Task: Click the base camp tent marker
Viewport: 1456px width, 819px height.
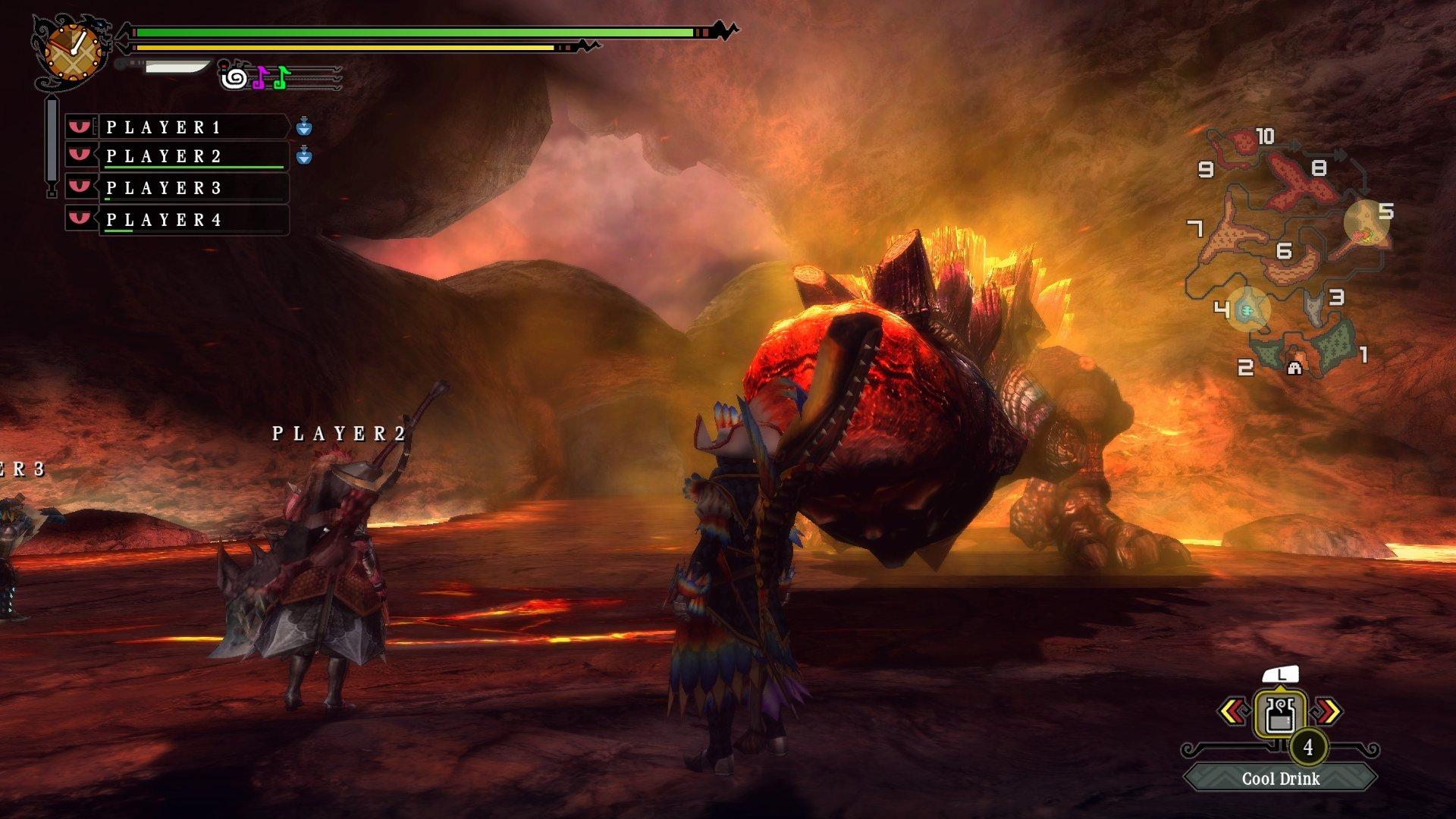Action: (x=1294, y=368)
